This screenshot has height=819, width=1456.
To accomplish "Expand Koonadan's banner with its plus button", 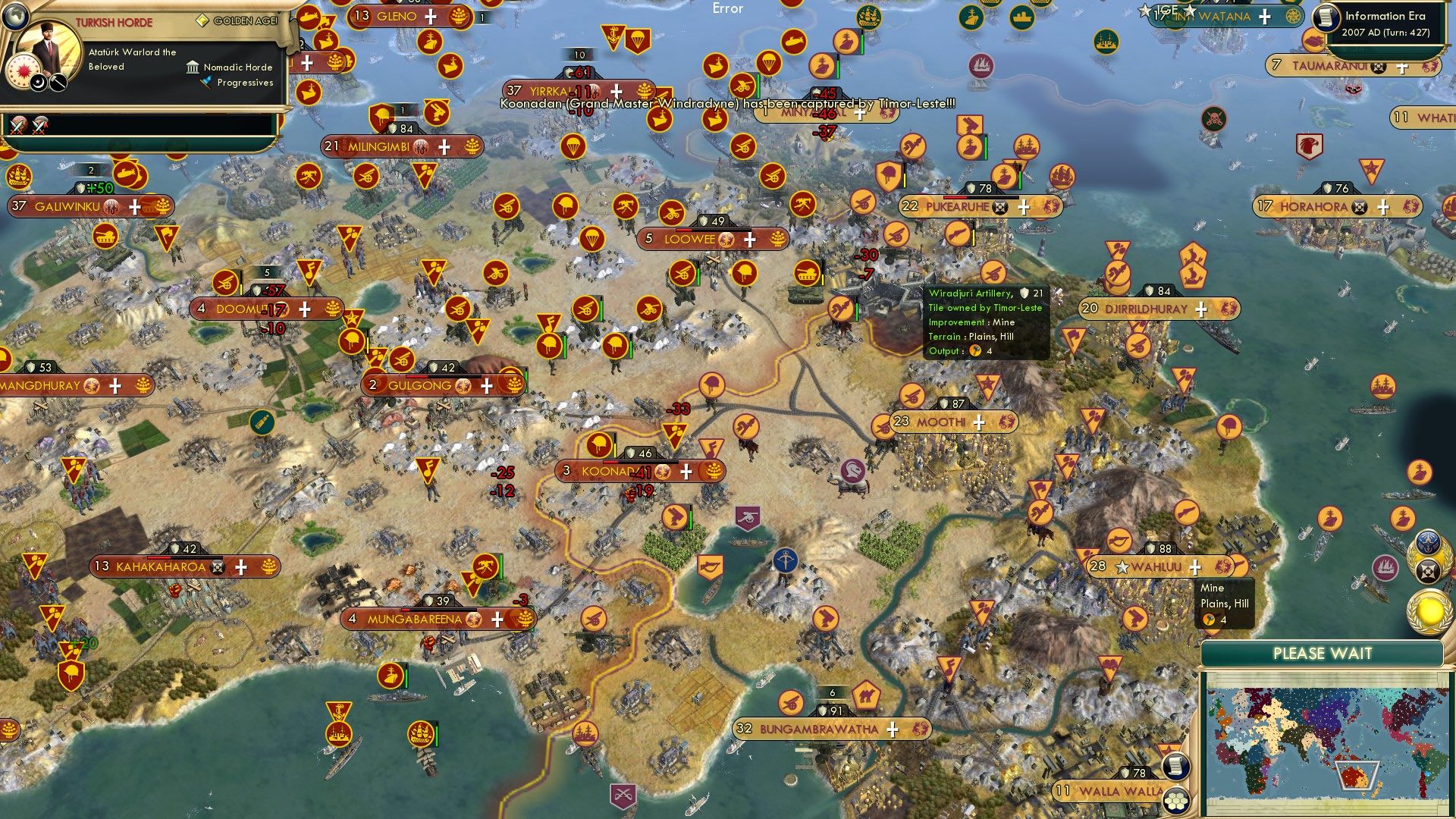I will (x=686, y=471).
